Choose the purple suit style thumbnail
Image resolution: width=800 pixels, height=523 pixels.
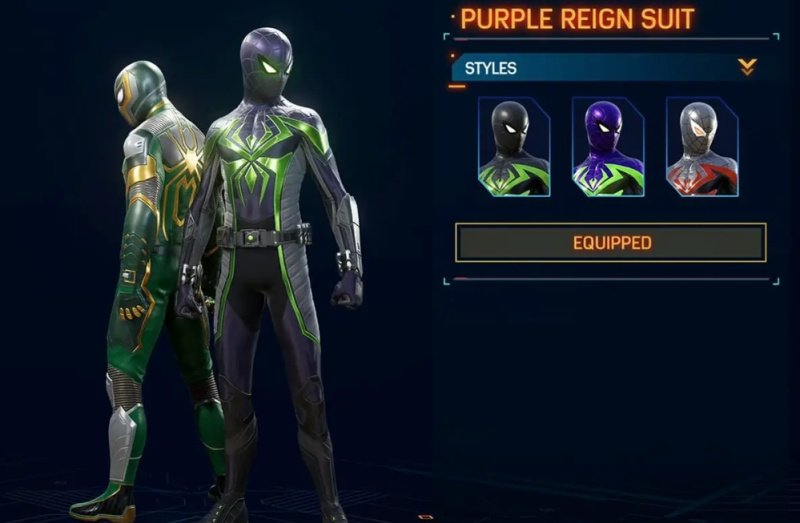pos(607,147)
